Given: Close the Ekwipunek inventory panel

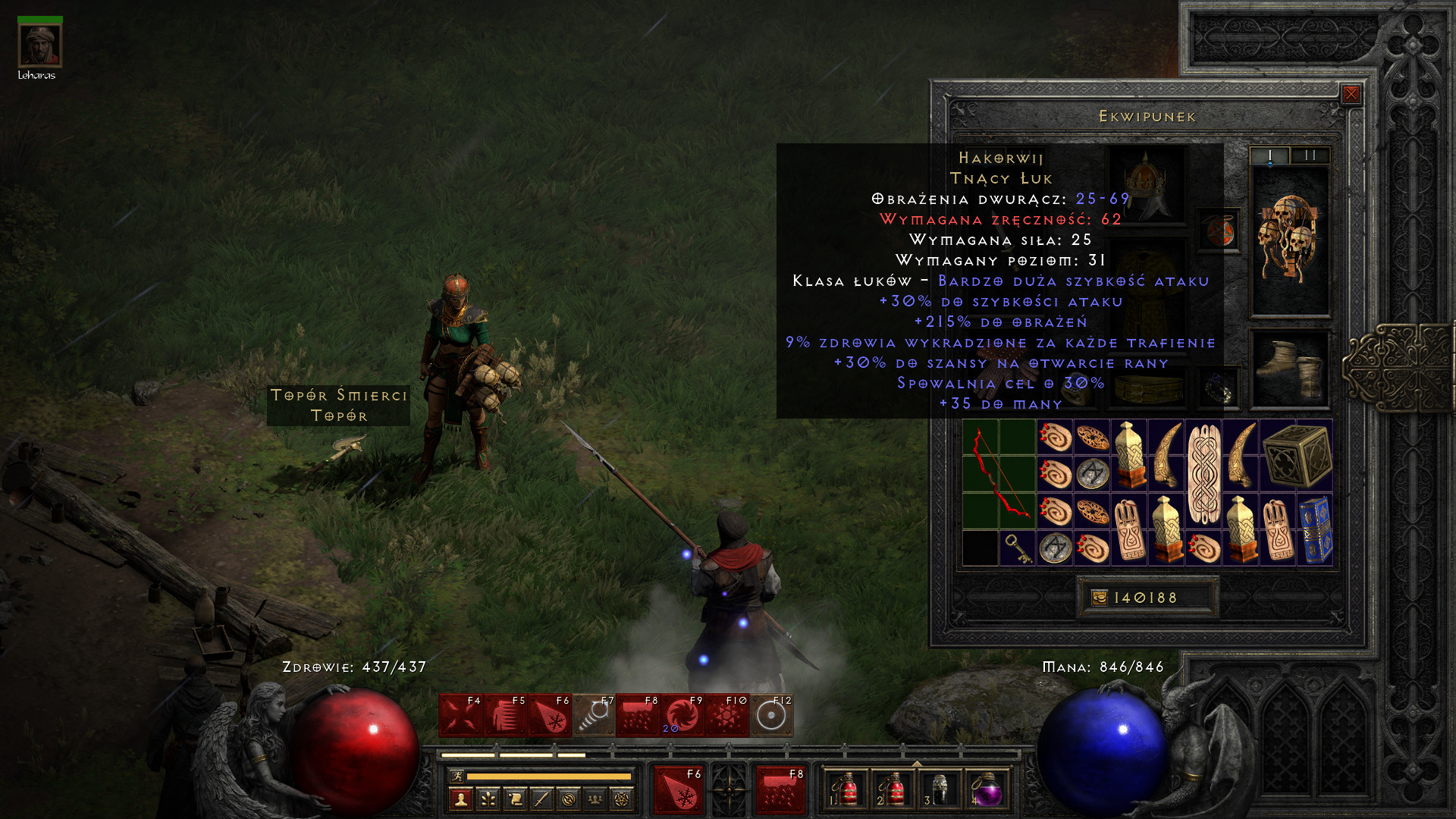Looking at the screenshot, I should [1351, 94].
